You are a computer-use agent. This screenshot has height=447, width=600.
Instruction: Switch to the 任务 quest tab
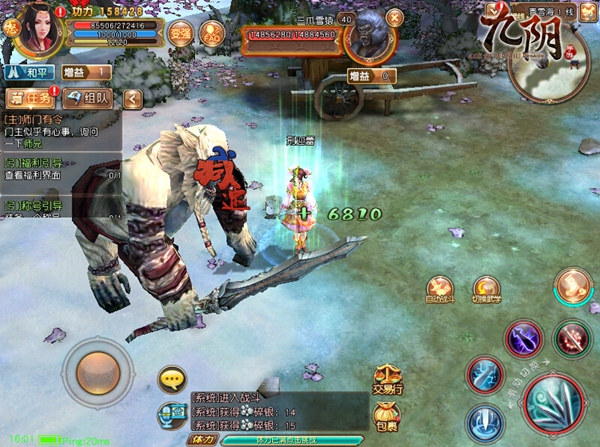coord(30,98)
